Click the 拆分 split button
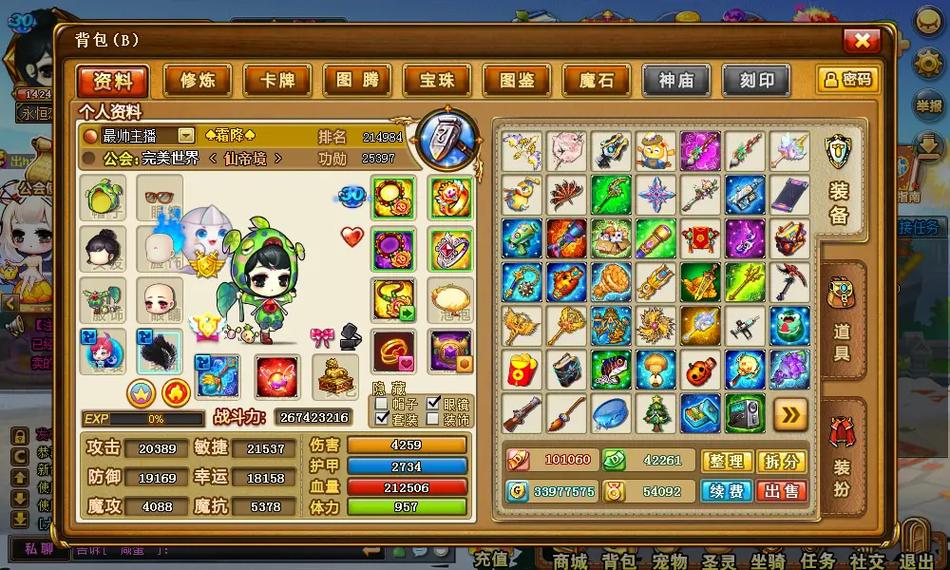Image resolution: width=950 pixels, height=570 pixels. click(x=782, y=461)
